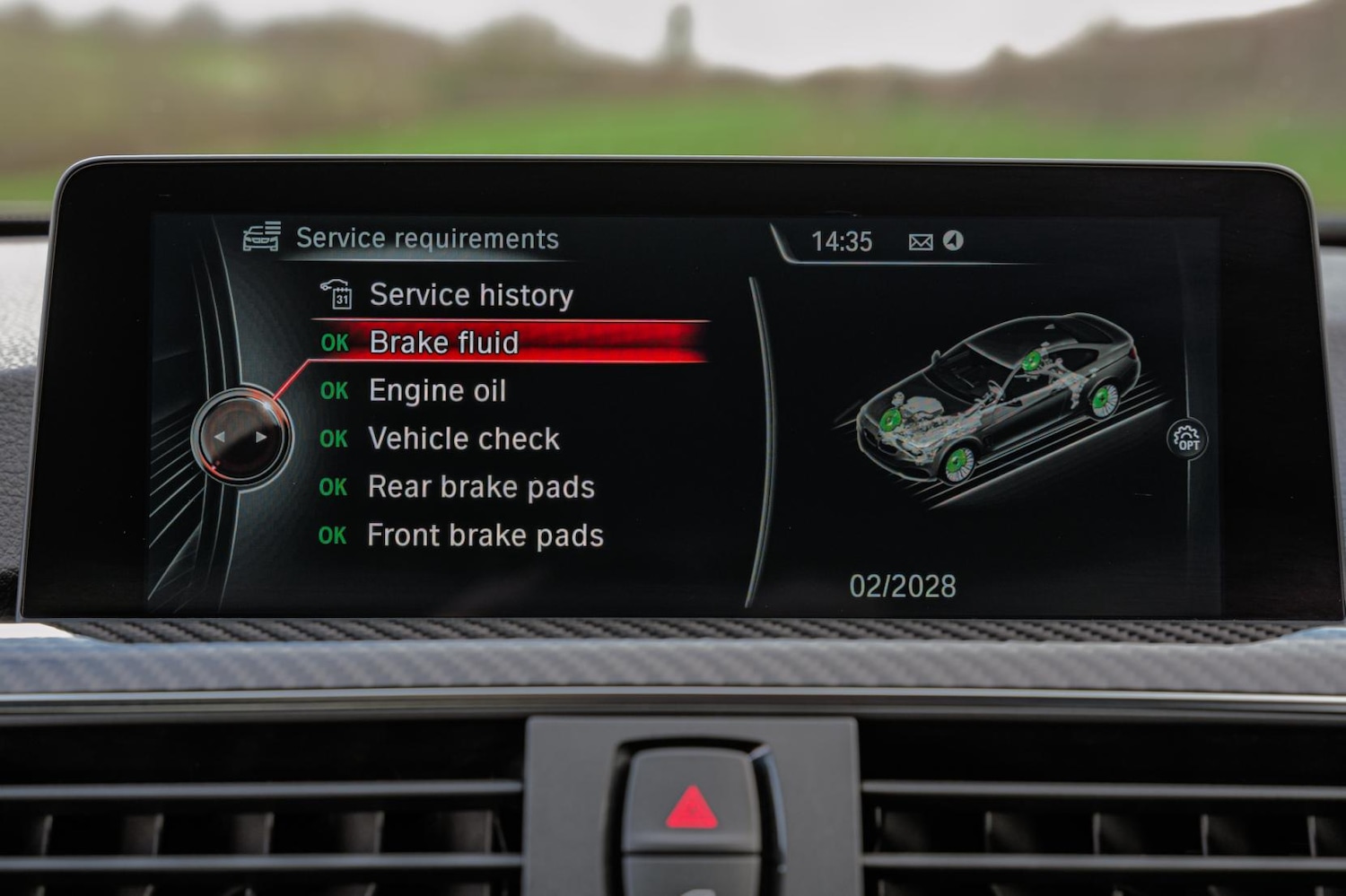The width and height of the screenshot is (1346, 896).
Task: Click the envelope message icon
Action: point(921,242)
